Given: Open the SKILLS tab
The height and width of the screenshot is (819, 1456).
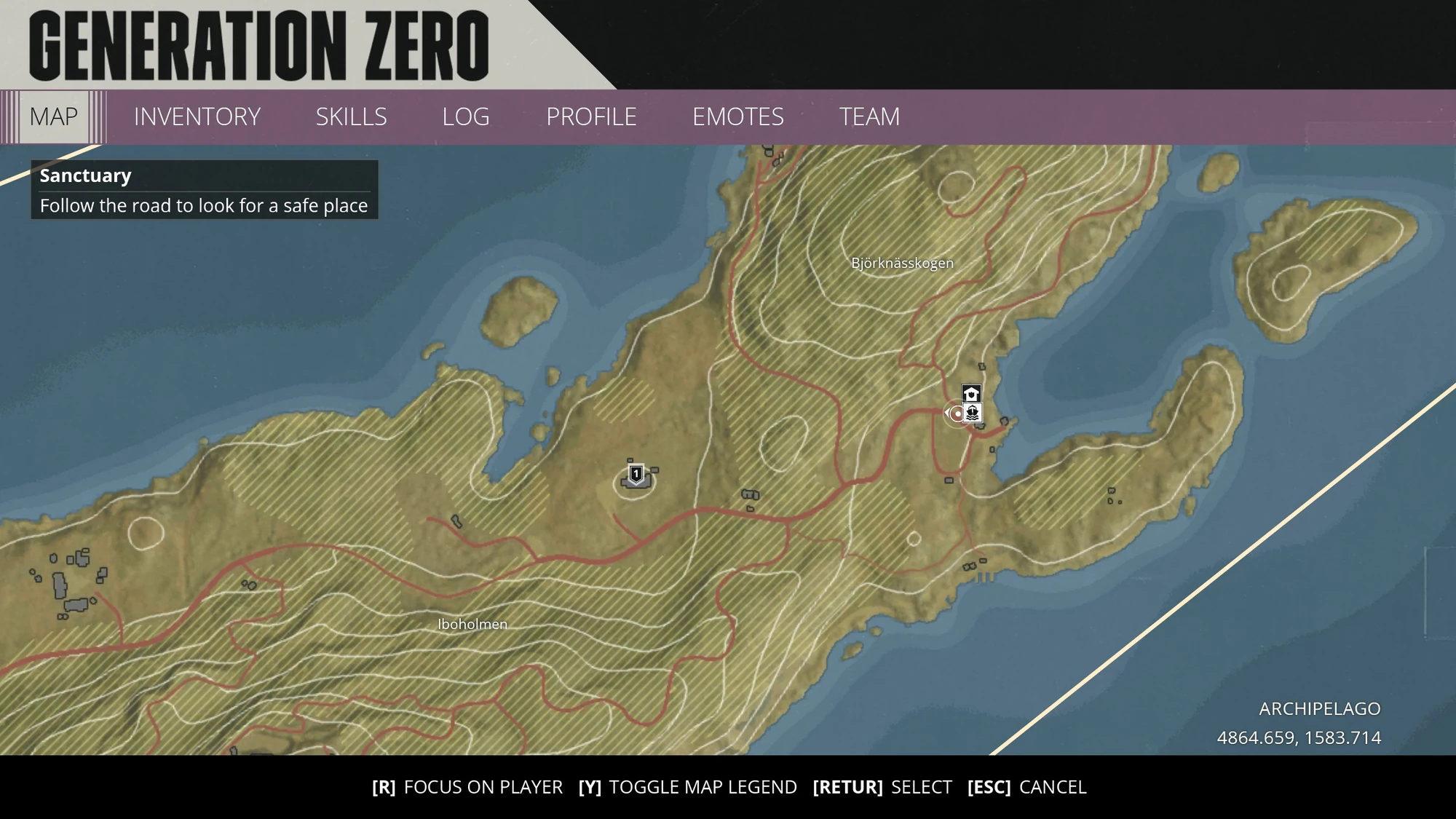Looking at the screenshot, I should click(351, 116).
